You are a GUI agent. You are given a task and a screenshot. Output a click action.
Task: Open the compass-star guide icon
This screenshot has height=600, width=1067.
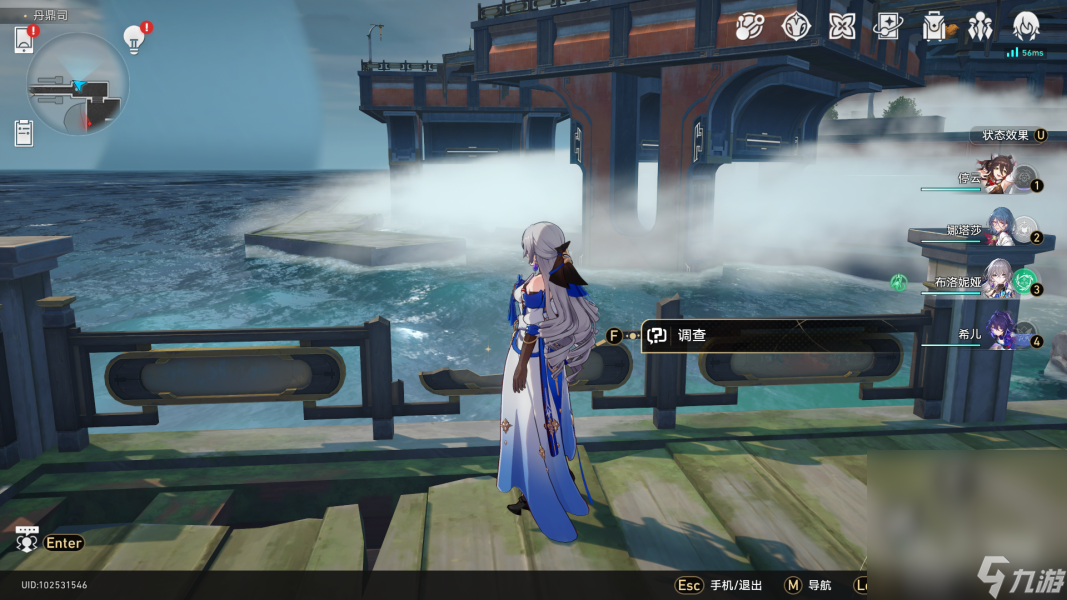click(x=796, y=27)
